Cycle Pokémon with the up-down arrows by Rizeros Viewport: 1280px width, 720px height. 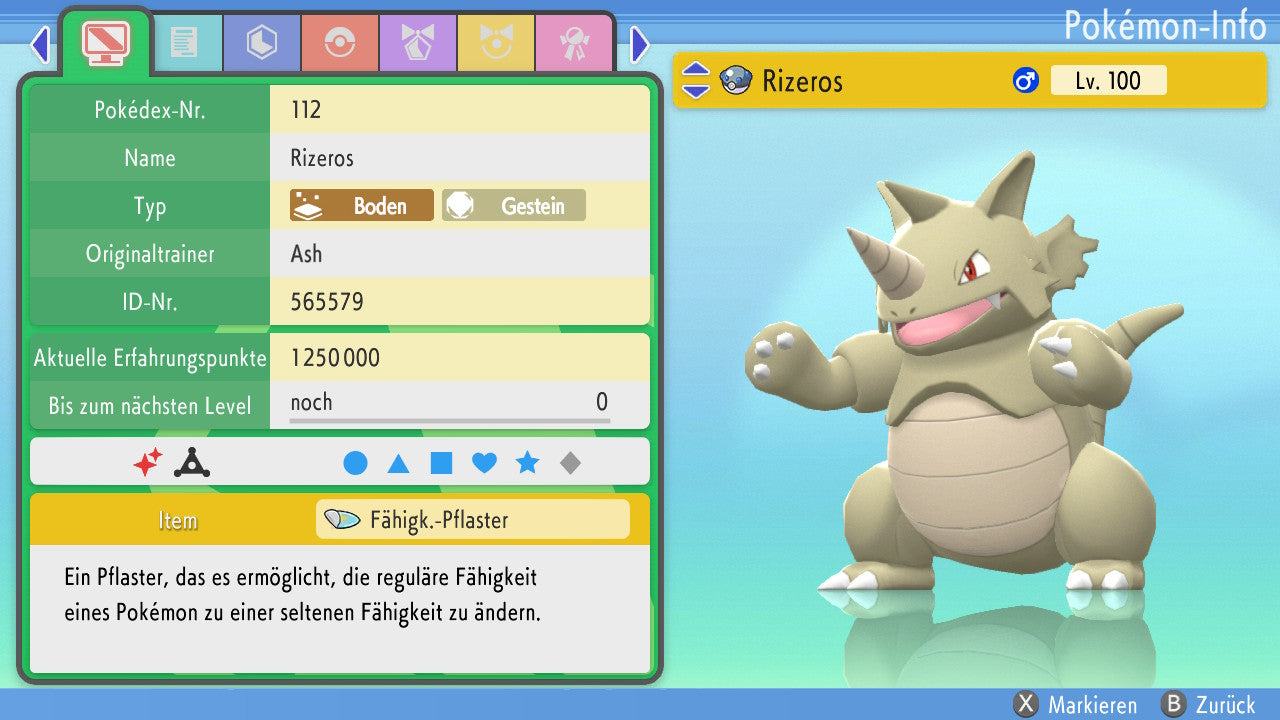(695, 81)
